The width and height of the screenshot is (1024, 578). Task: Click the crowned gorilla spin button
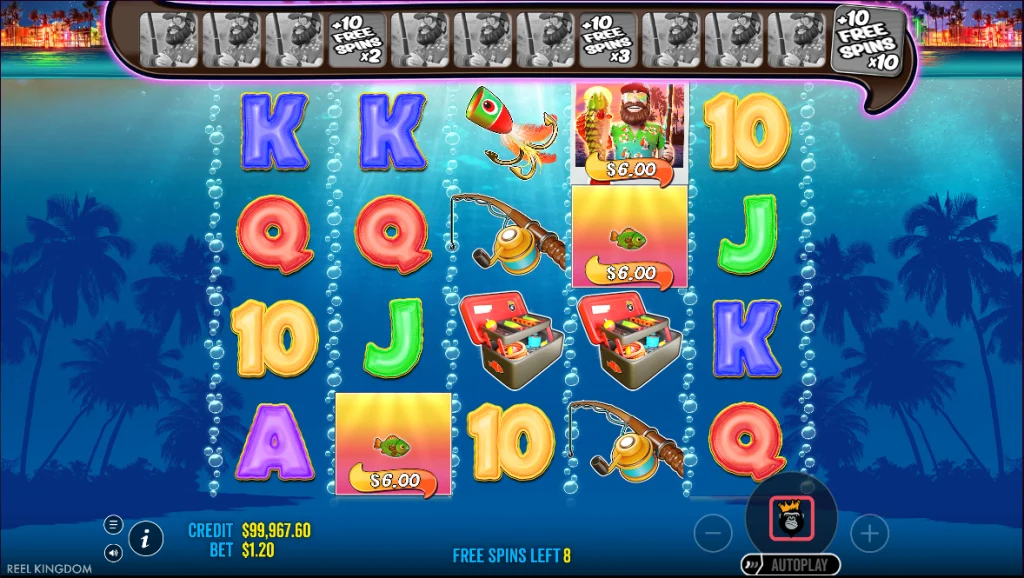click(790, 519)
